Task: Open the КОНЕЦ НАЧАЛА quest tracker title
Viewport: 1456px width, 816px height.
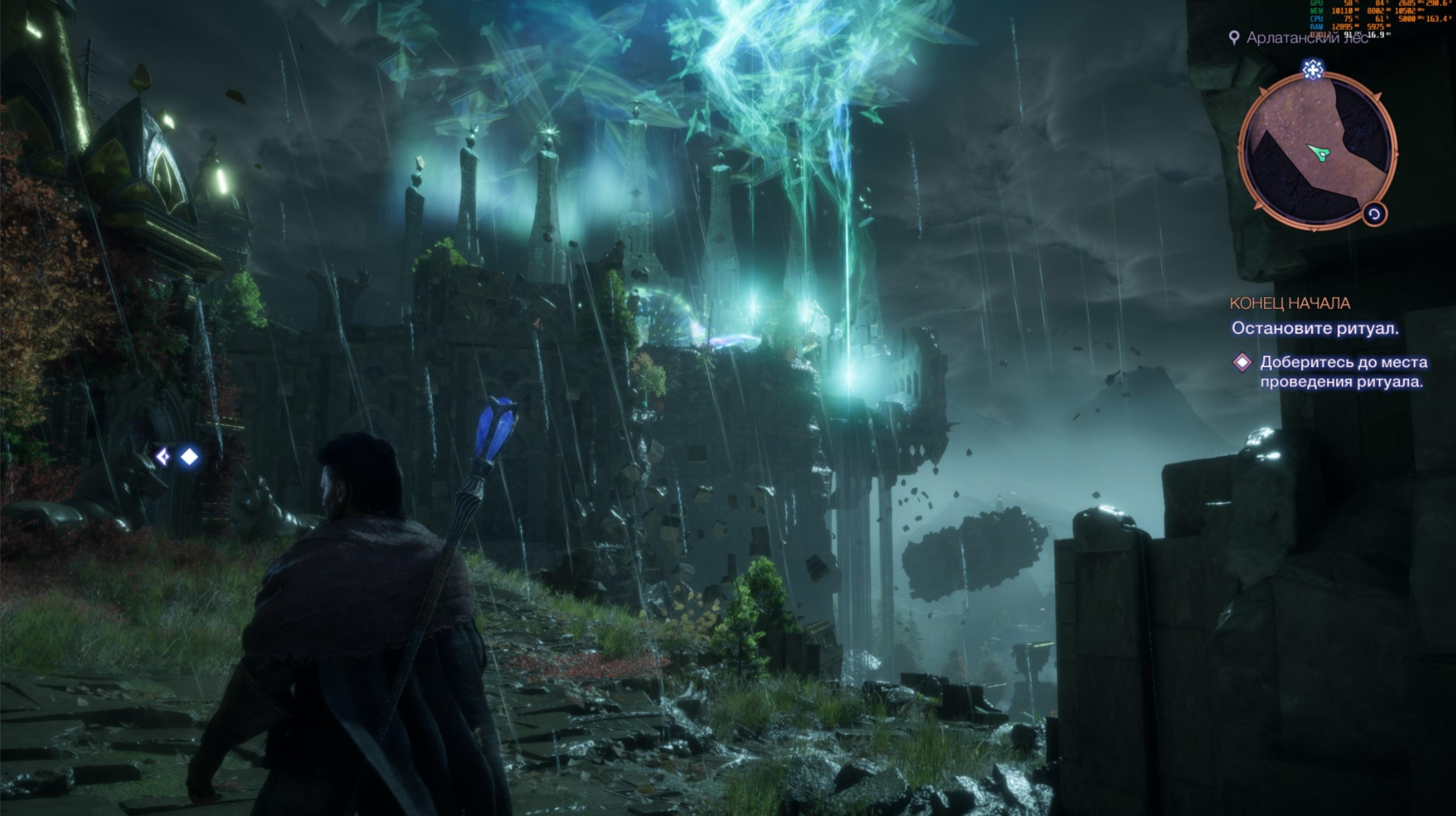Action: pos(1290,304)
